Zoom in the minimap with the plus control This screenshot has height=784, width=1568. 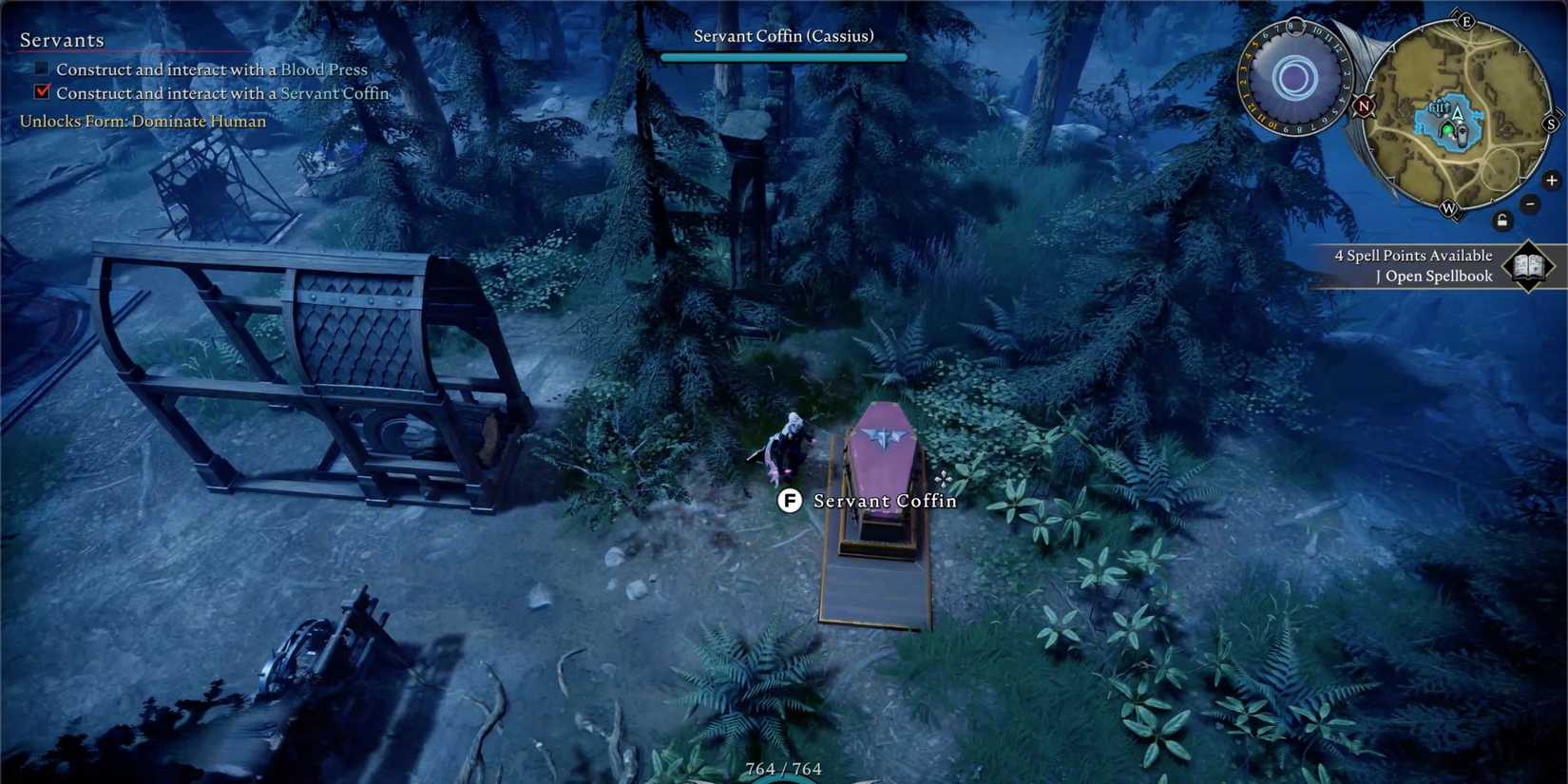(x=1550, y=181)
